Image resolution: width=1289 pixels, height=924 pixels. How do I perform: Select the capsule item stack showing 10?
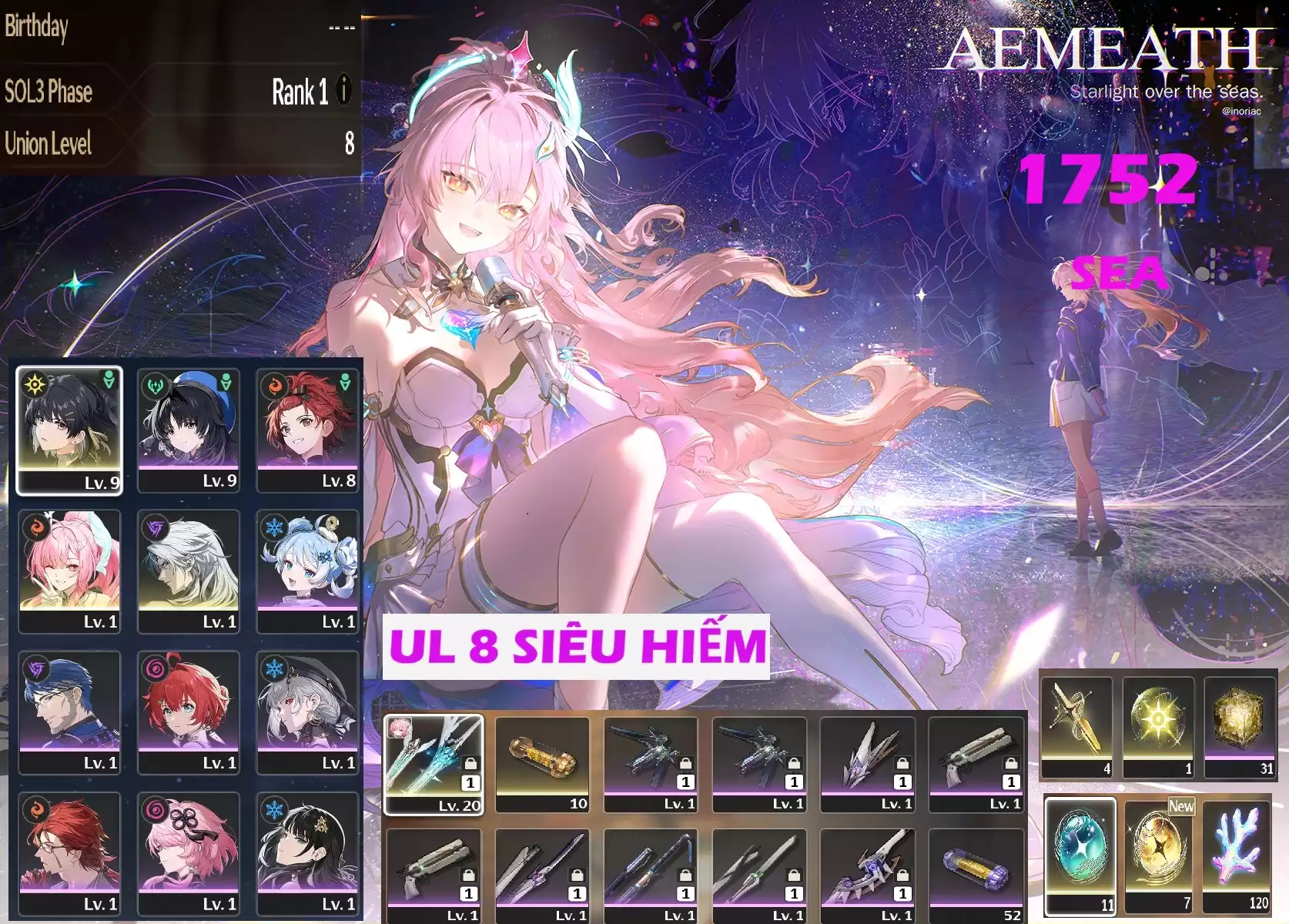click(x=544, y=758)
